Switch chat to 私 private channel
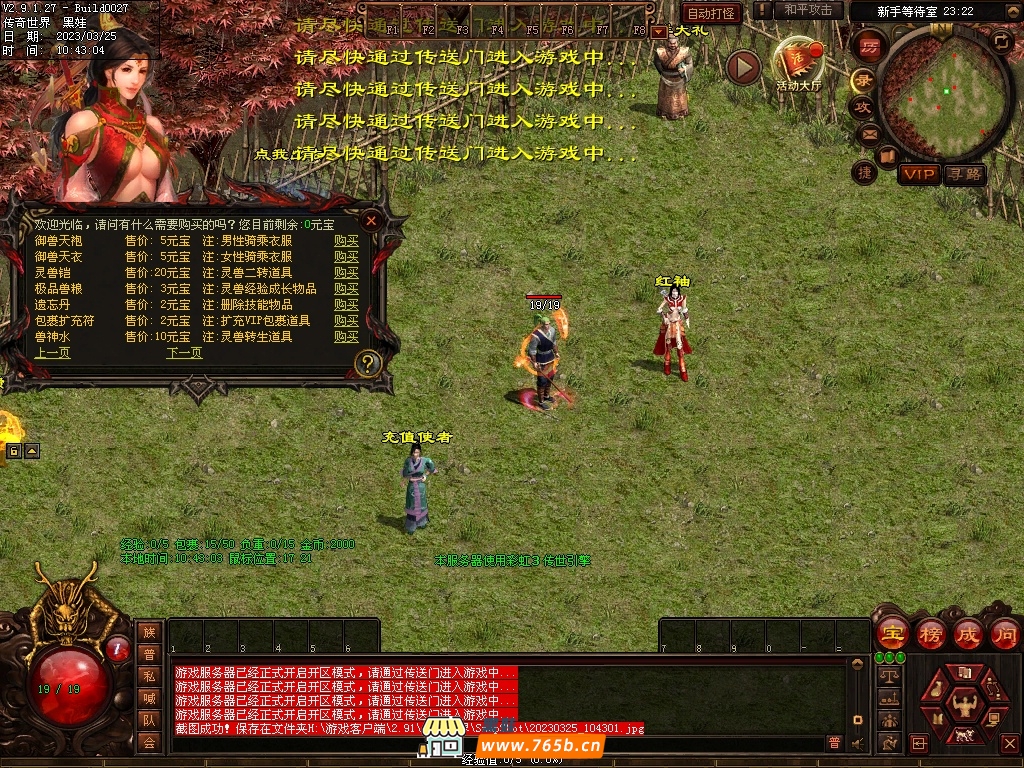 pos(149,675)
